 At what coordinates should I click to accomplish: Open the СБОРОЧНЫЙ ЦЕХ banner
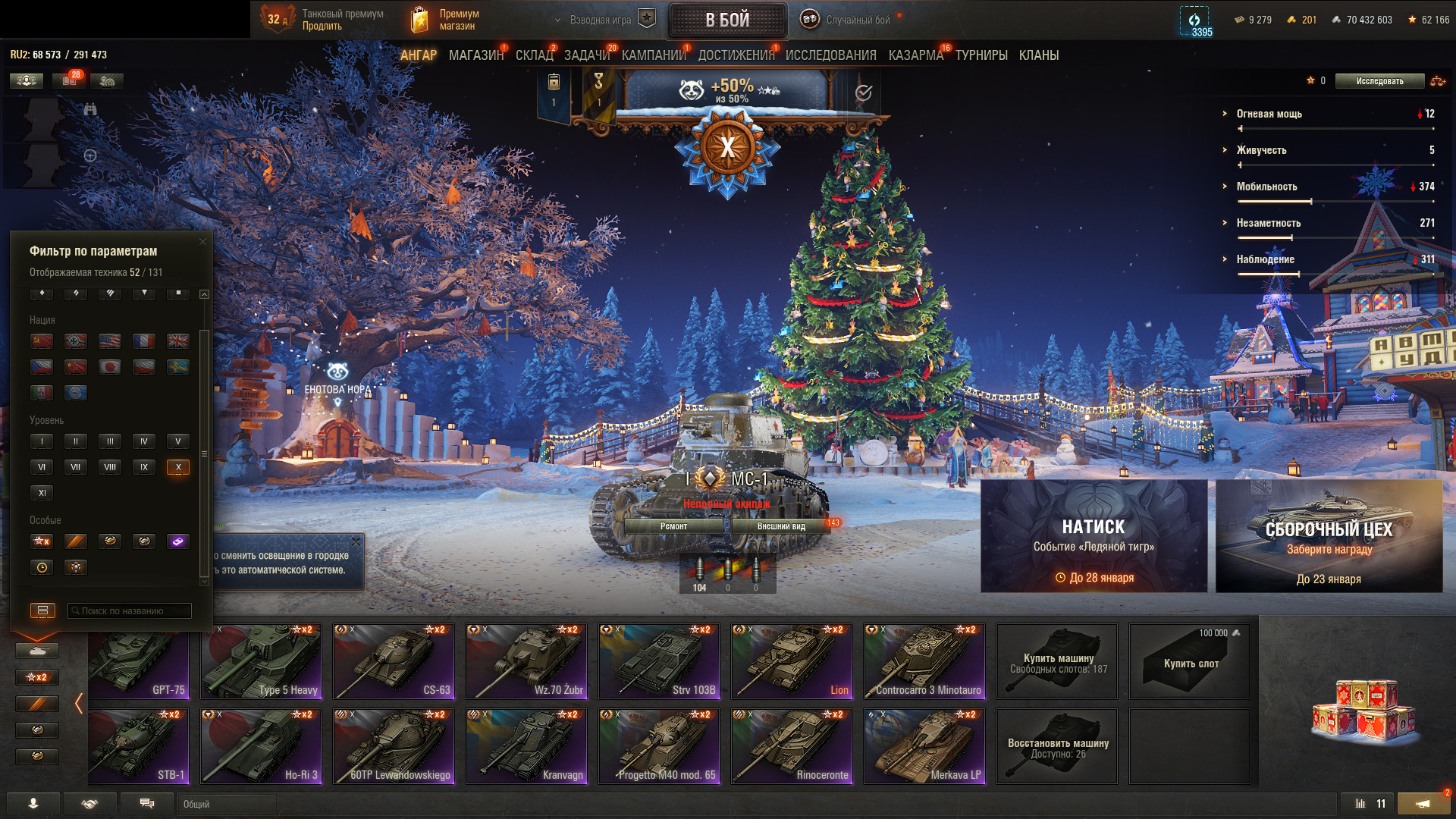1329,535
